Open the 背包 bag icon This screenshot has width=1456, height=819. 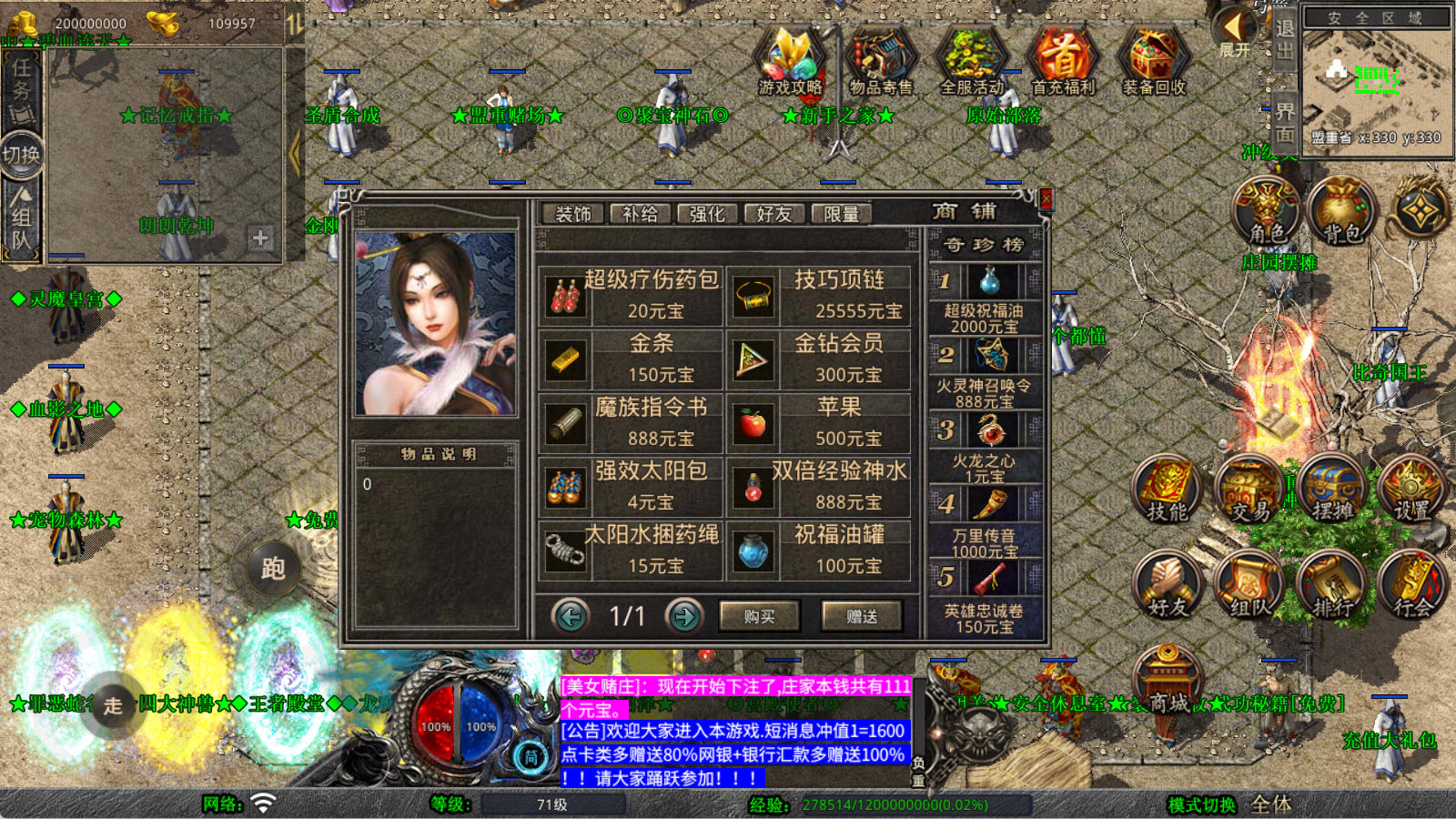coord(1341,211)
